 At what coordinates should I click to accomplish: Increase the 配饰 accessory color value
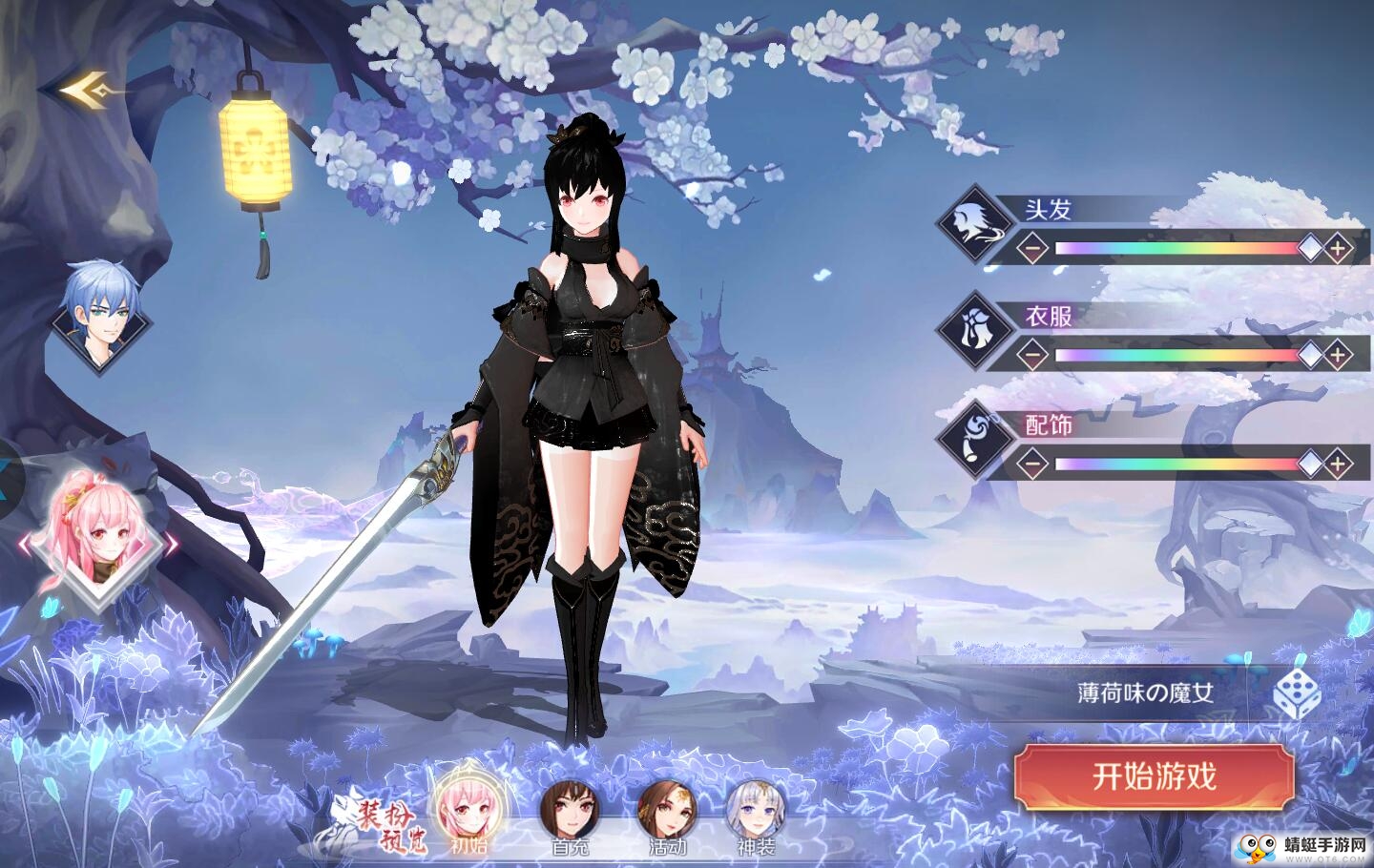(1339, 465)
